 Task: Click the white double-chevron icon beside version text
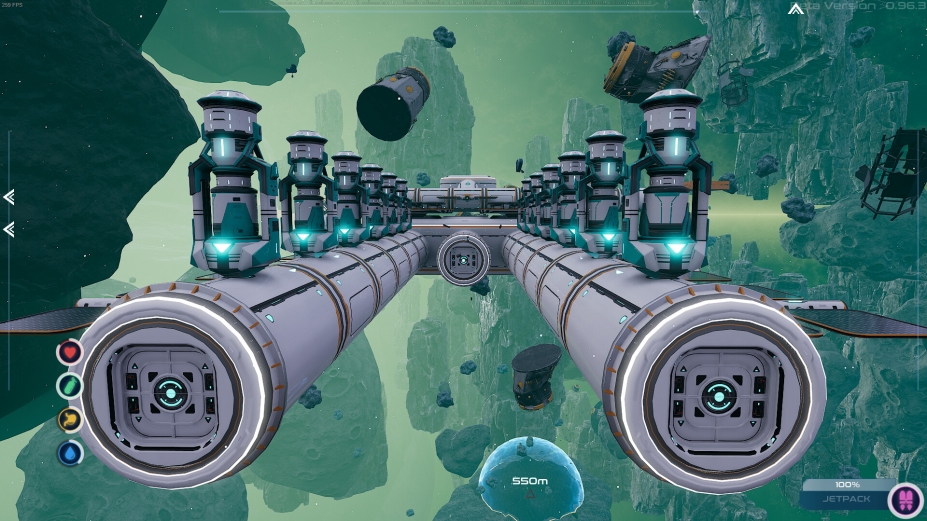795,9
